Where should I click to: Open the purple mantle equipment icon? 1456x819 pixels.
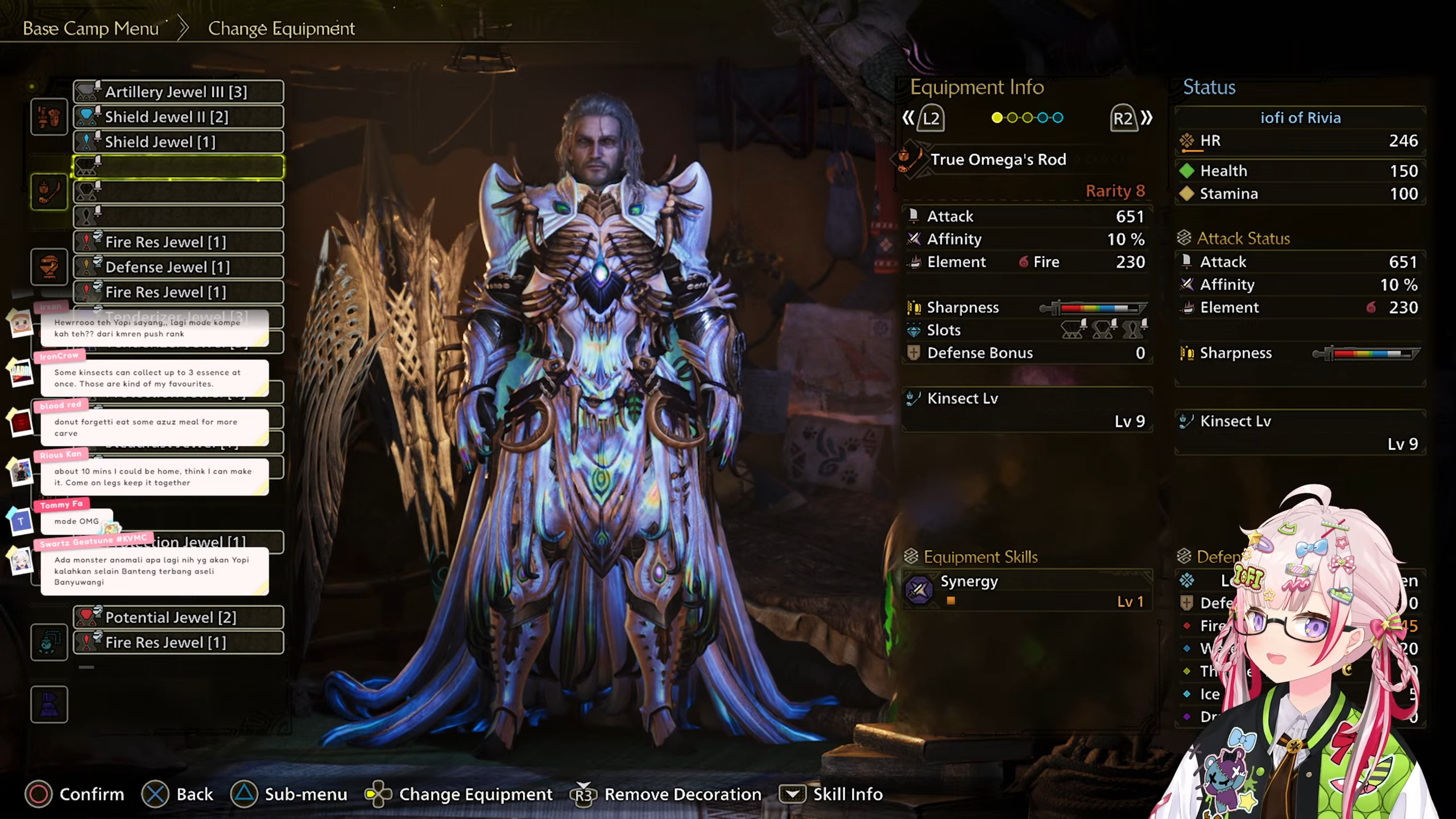pos(49,705)
